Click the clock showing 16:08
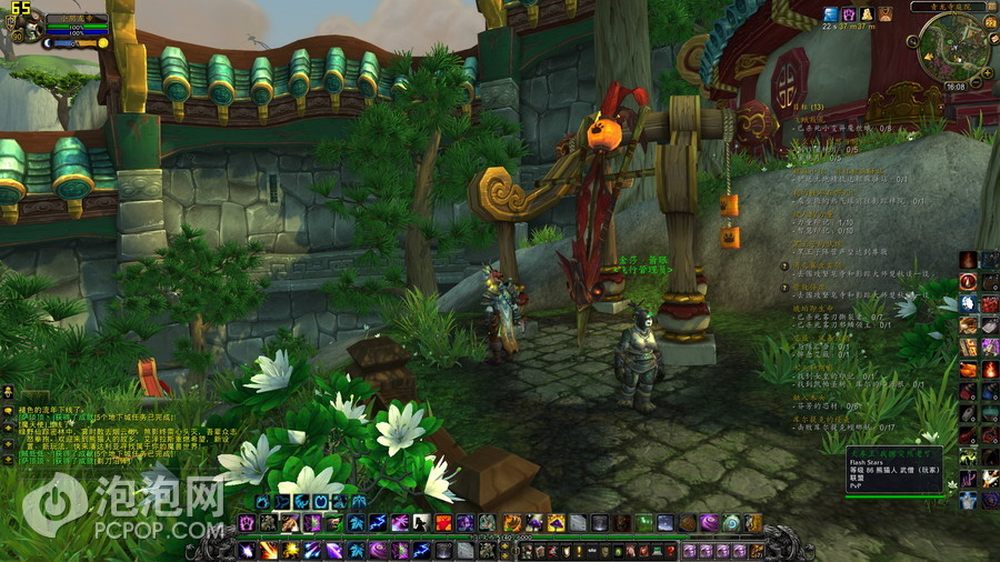The width and height of the screenshot is (1000, 562). [x=955, y=87]
